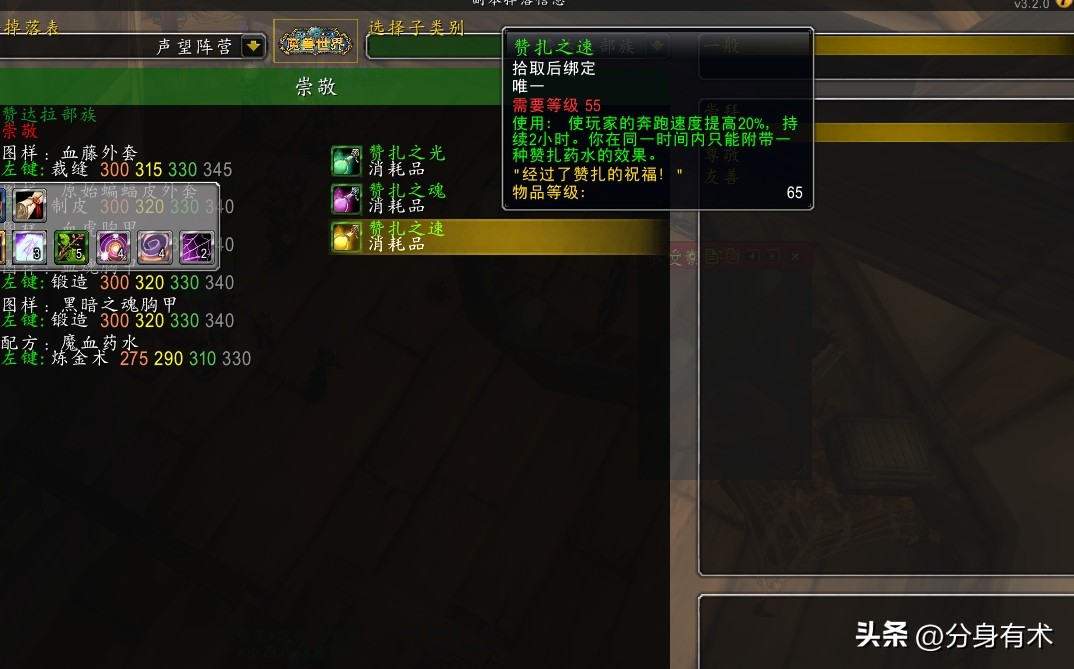1074x669 pixels.
Task: Select the 崇敬 reputation header bar
Action: point(316,87)
